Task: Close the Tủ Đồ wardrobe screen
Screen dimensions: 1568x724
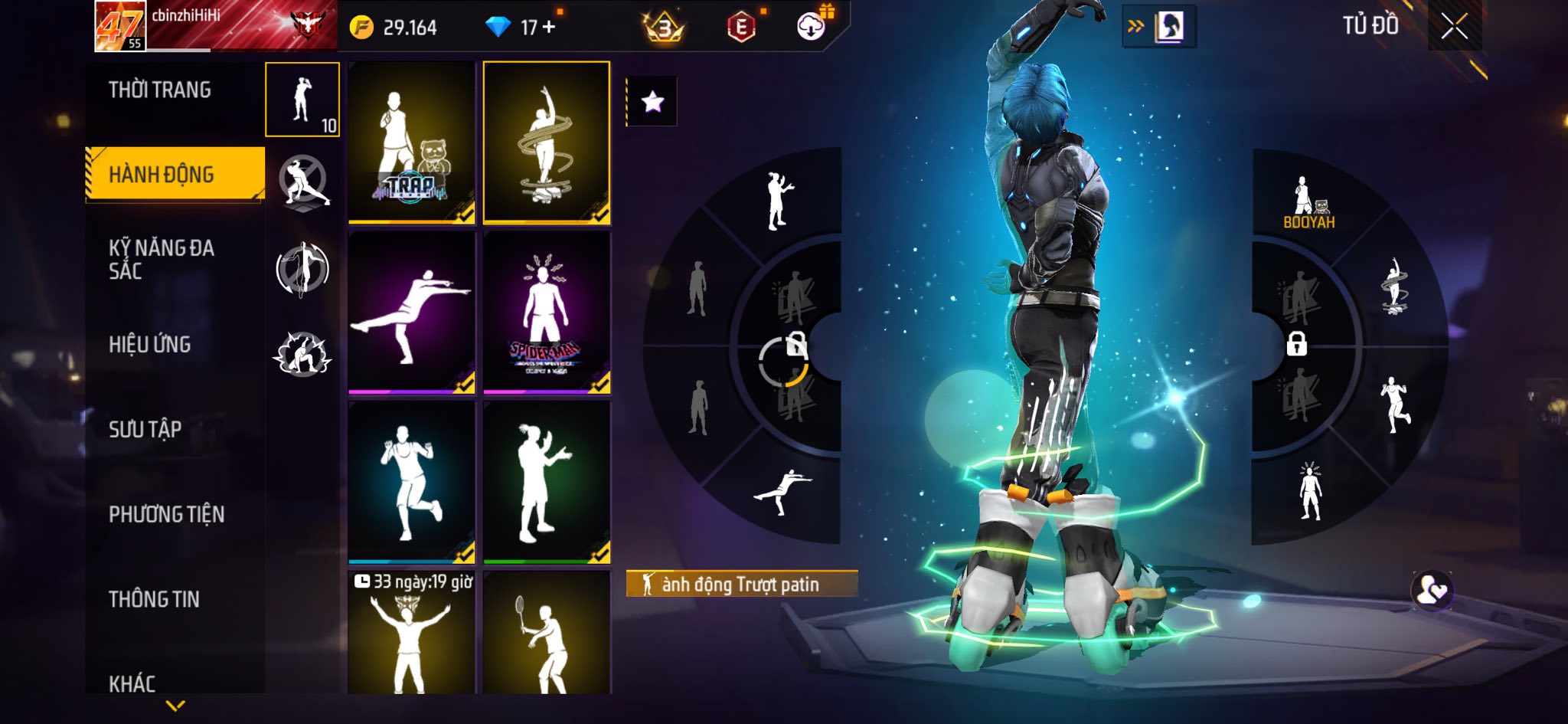Action: [1454, 28]
